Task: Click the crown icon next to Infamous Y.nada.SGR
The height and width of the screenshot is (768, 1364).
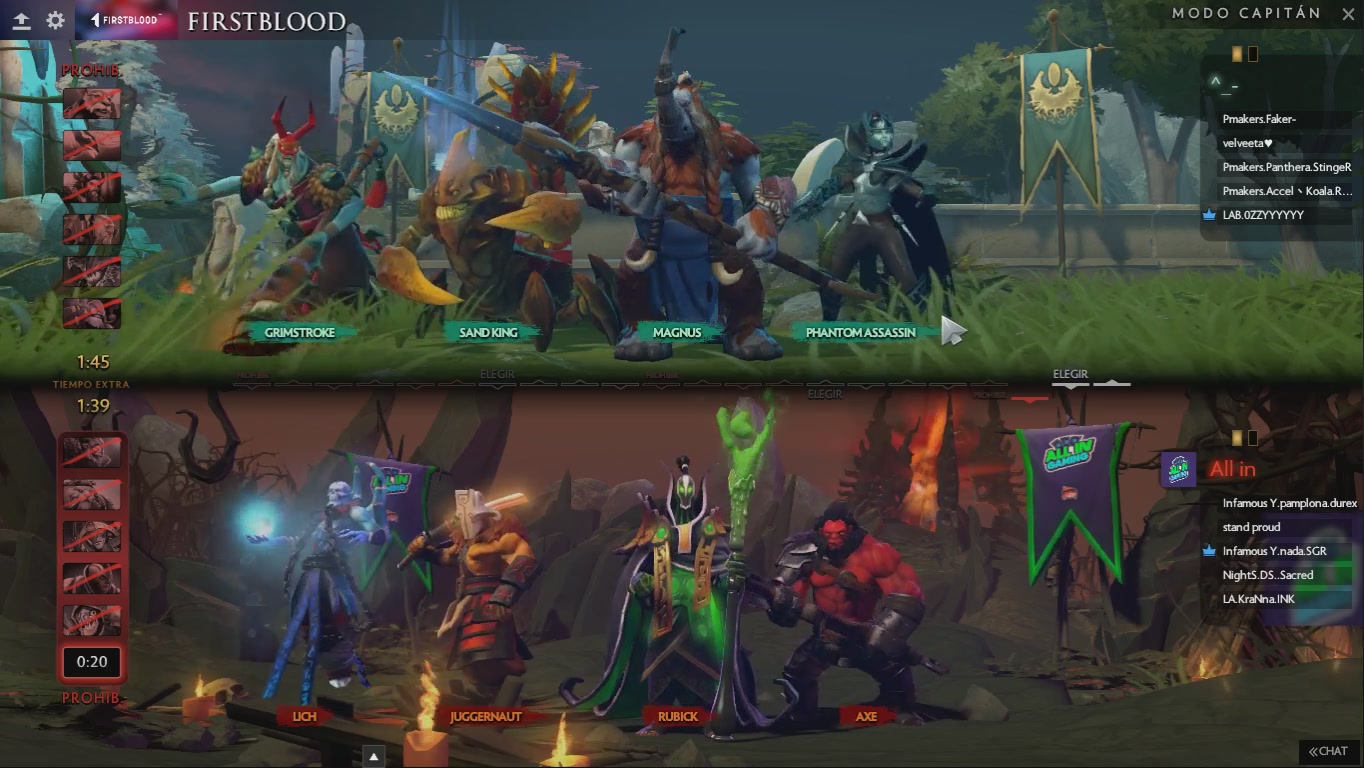Action: pyautogui.click(x=1207, y=550)
